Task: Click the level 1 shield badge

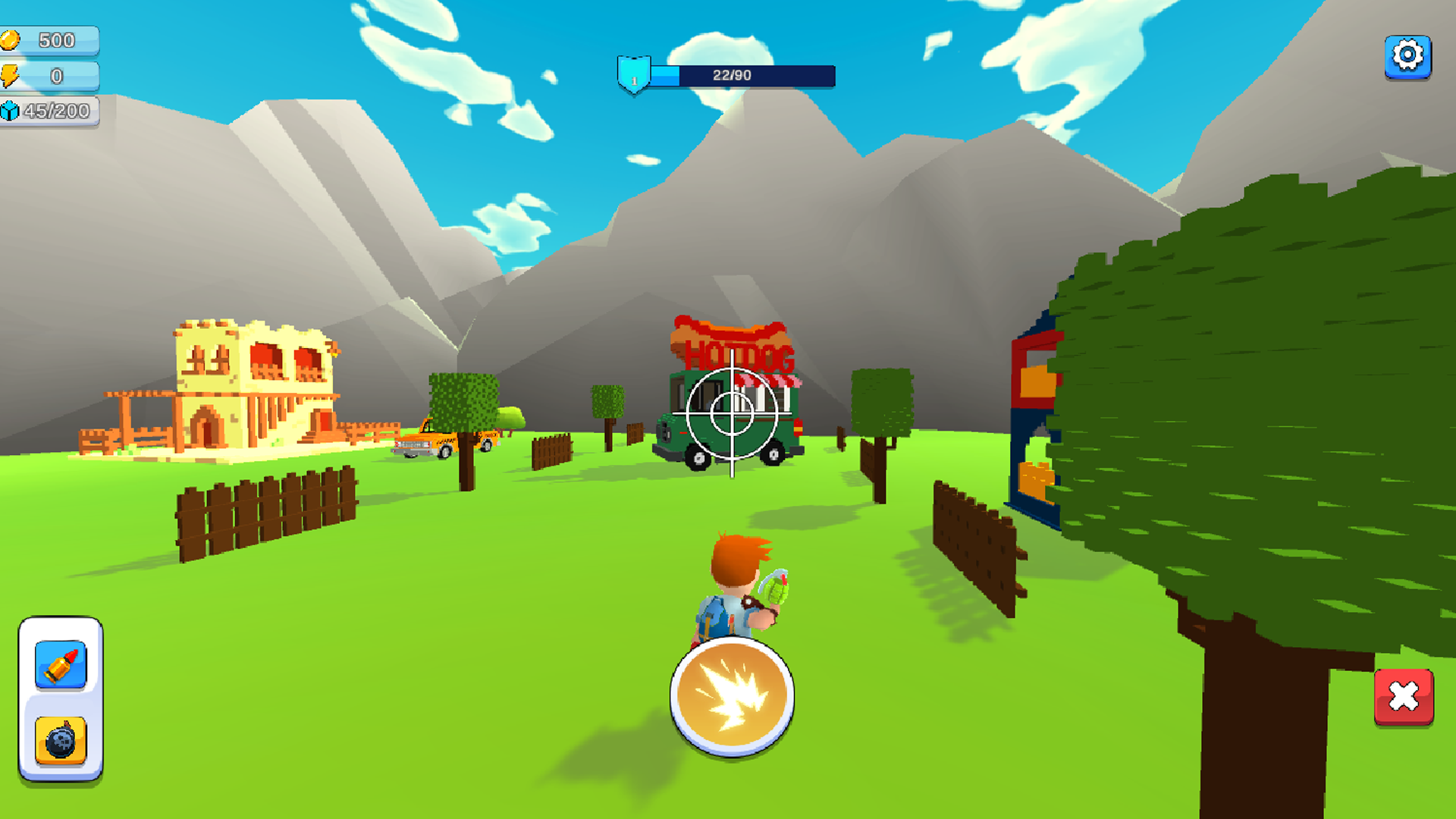Action: point(634,76)
